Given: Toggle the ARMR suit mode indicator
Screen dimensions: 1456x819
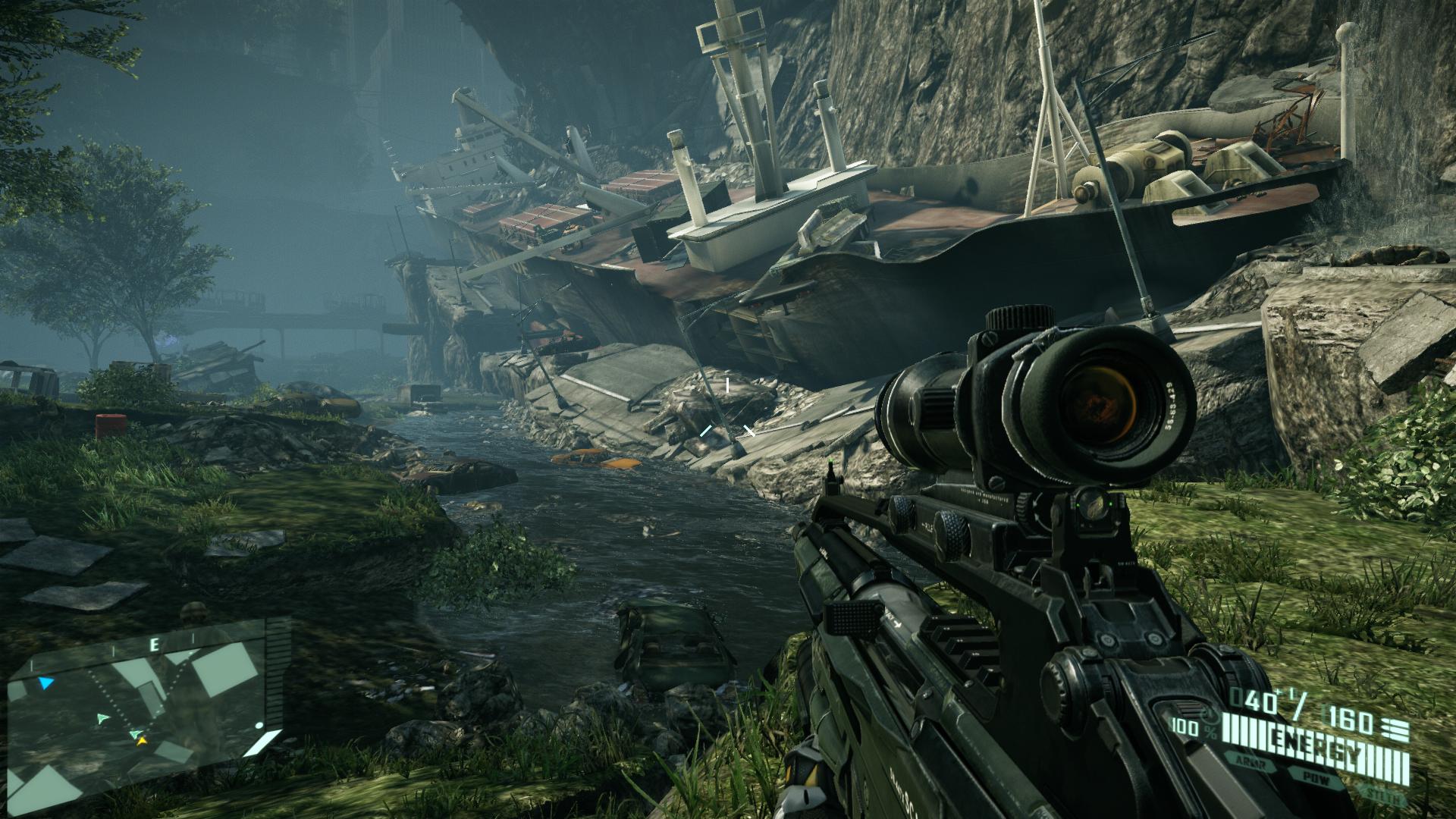Looking at the screenshot, I should pyautogui.click(x=1250, y=761).
